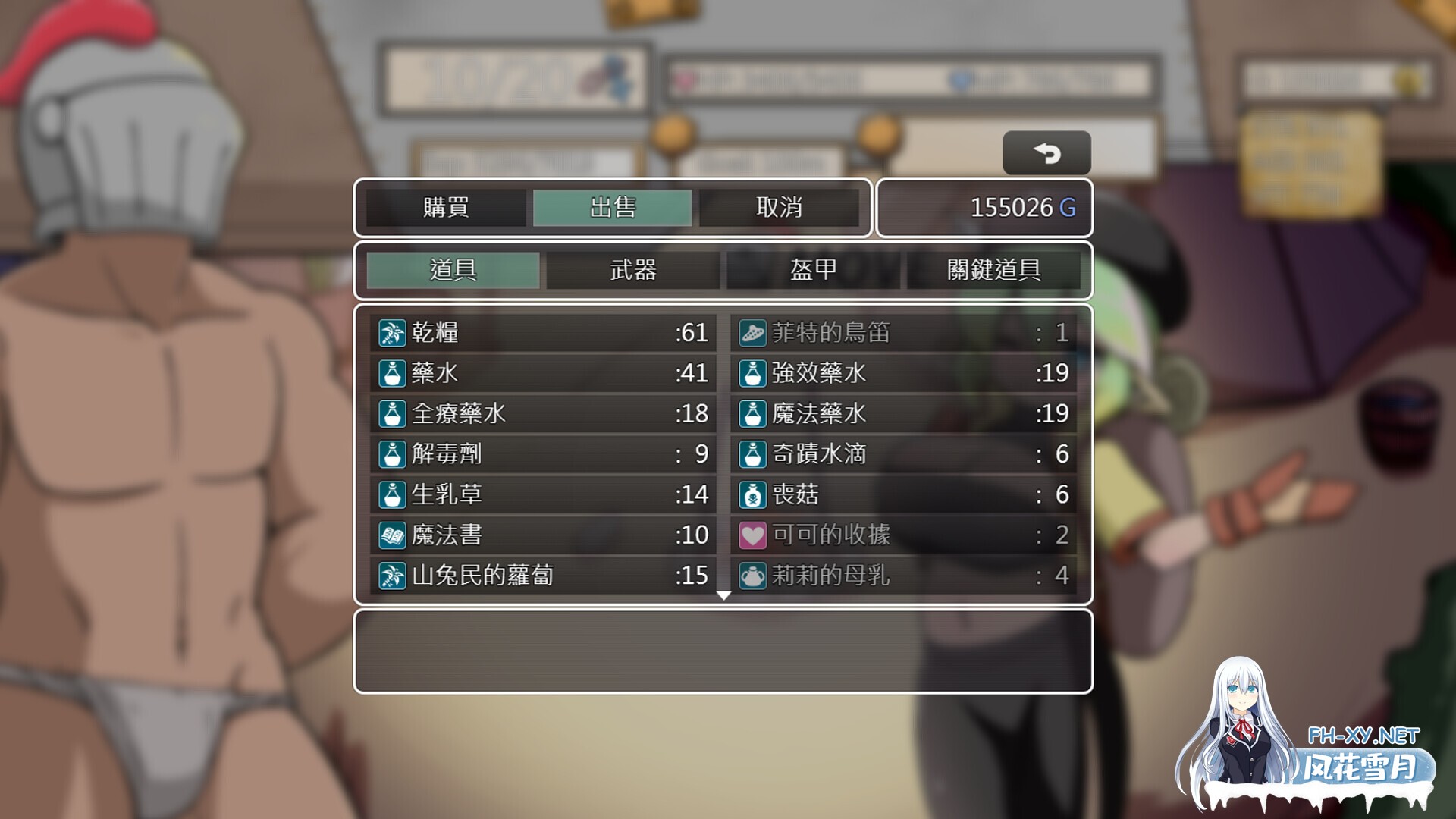
Task: Select the poison mushroom (喪菇) icon
Action: pyautogui.click(x=752, y=494)
